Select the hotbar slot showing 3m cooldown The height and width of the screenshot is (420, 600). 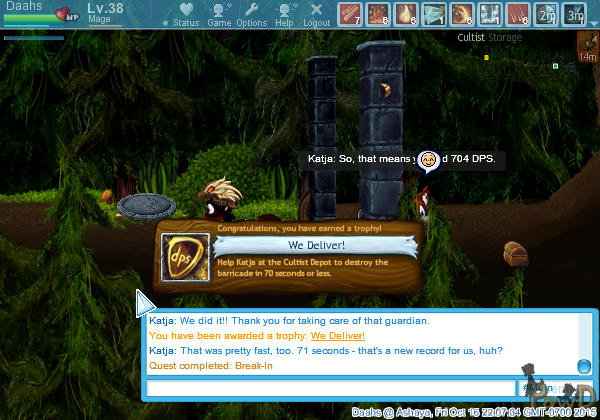coord(574,14)
